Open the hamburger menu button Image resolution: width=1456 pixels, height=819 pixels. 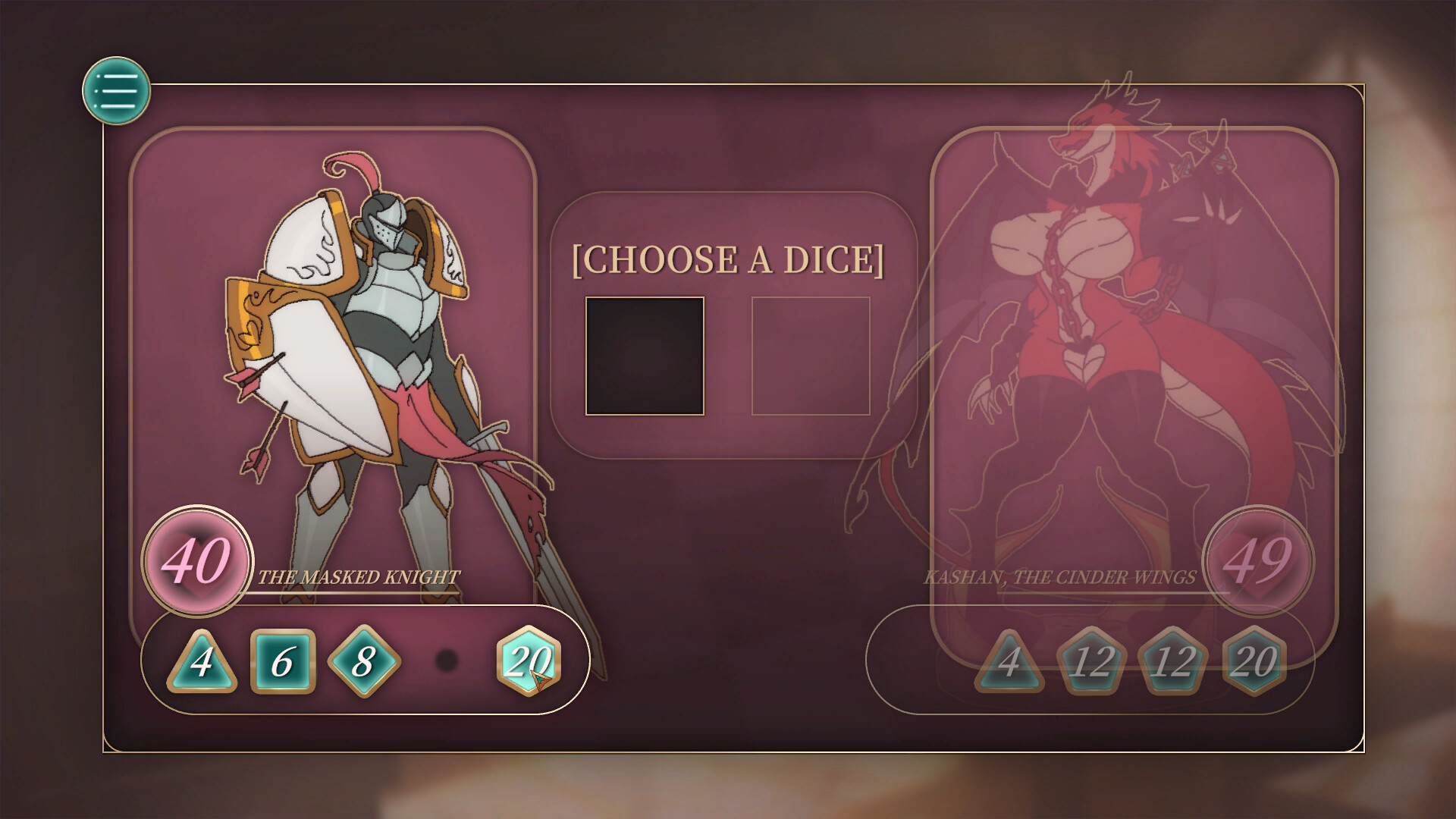[118, 90]
